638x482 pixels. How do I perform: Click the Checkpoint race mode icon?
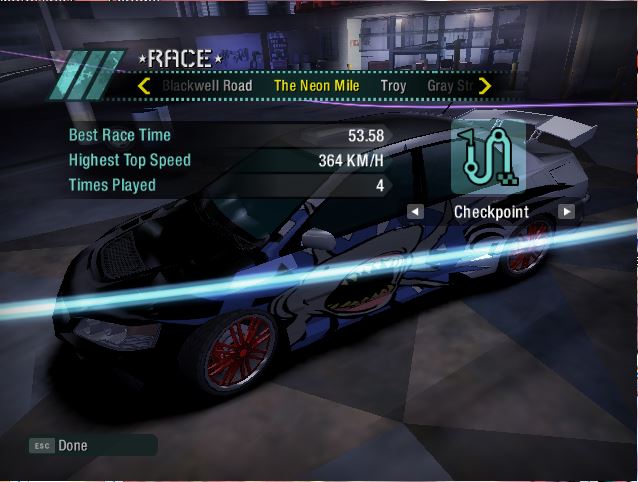487,158
